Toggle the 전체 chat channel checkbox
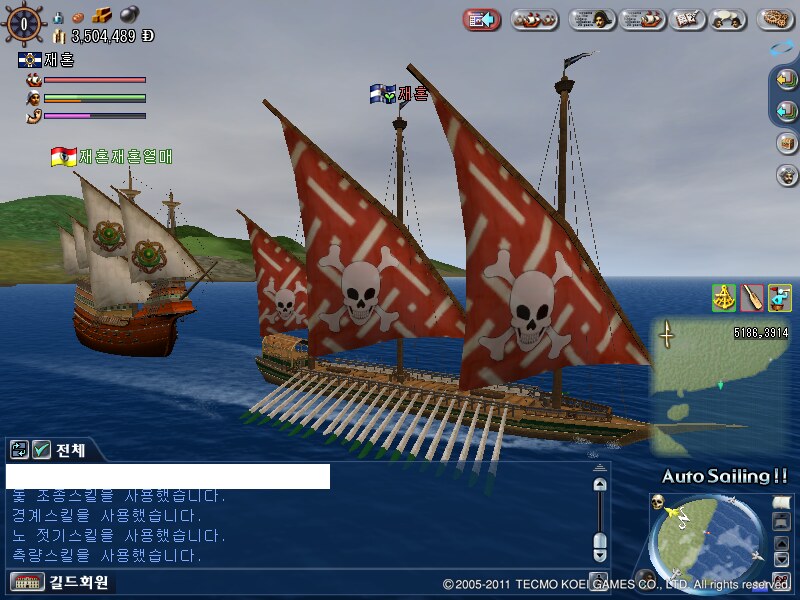This screenshot has height=600, width=800. point(42,450)
